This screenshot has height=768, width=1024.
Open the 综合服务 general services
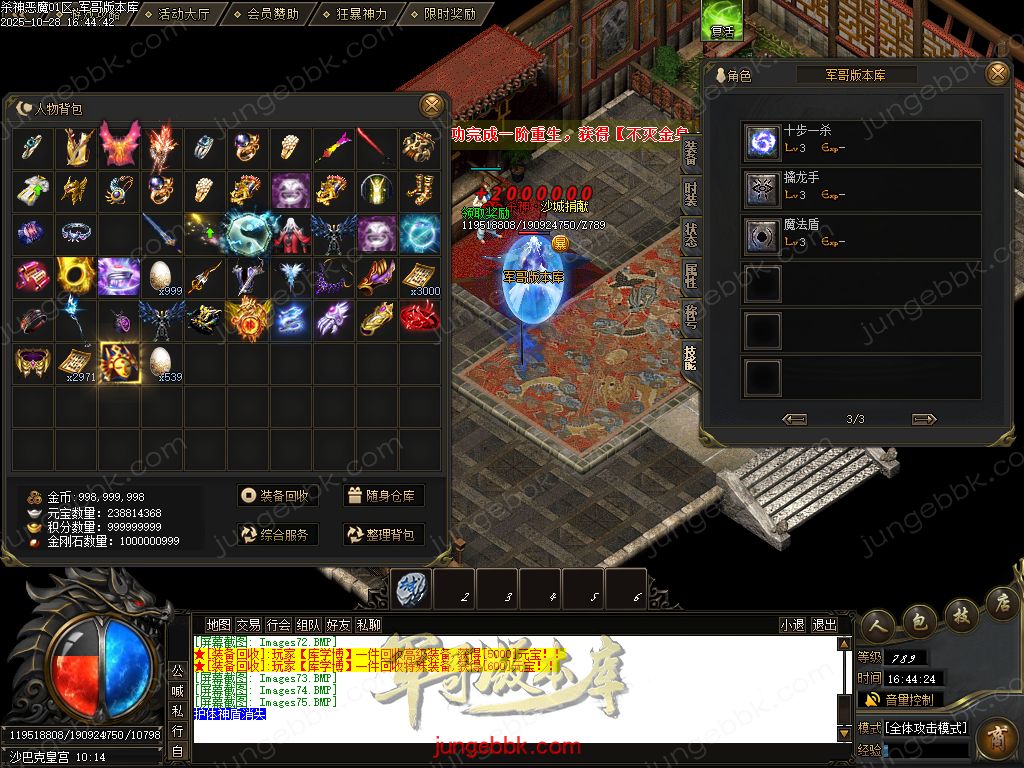coord(277,534)
